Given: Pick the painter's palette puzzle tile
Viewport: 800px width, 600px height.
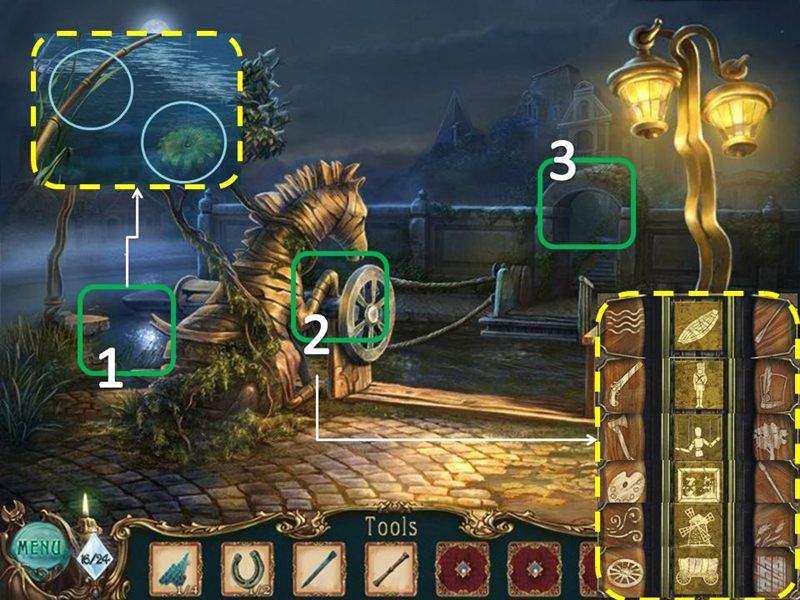Looking at the screenshot, I should [622, 488].
